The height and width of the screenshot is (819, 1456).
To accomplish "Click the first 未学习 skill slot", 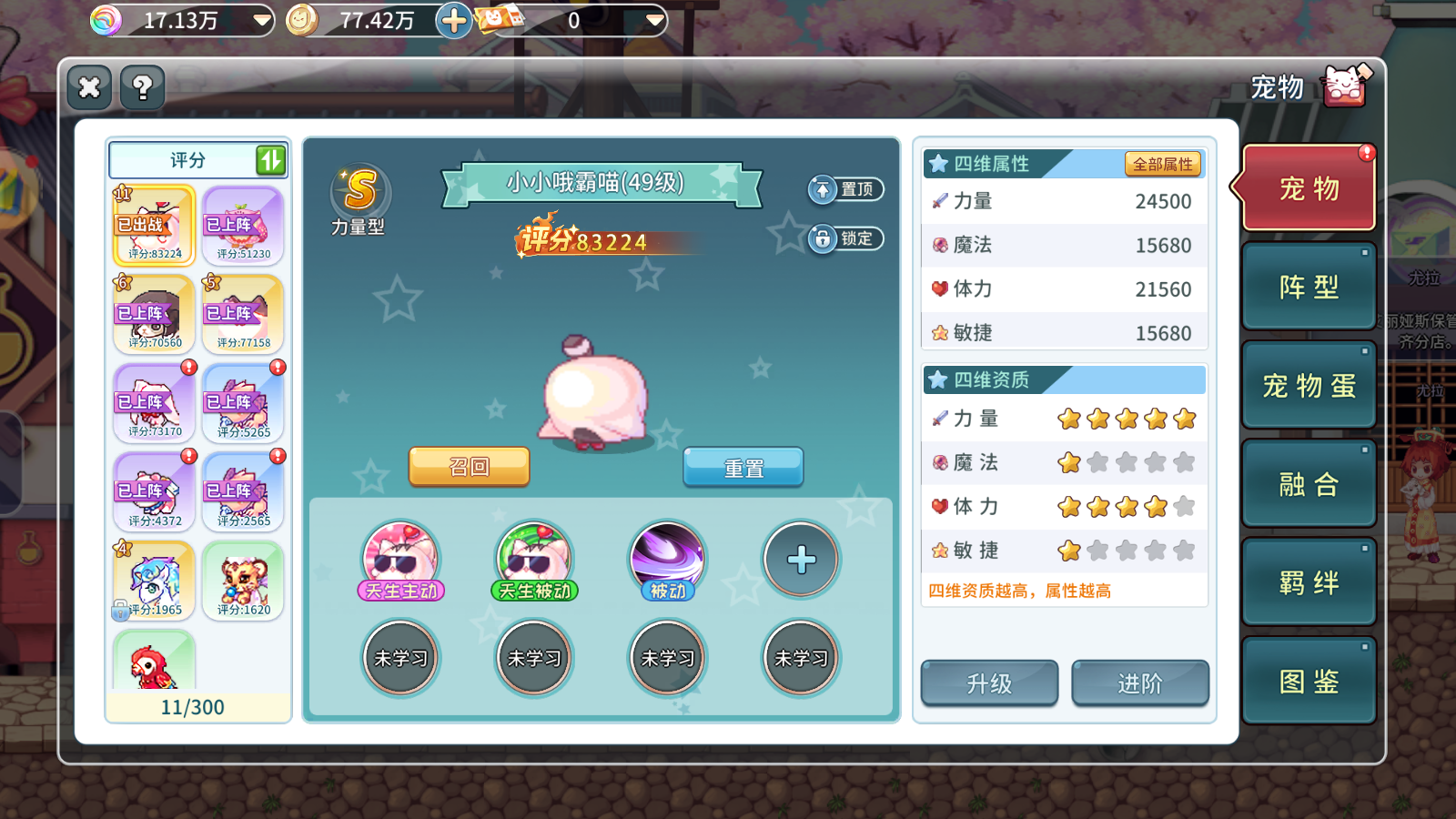I will [x=399, y=656].
